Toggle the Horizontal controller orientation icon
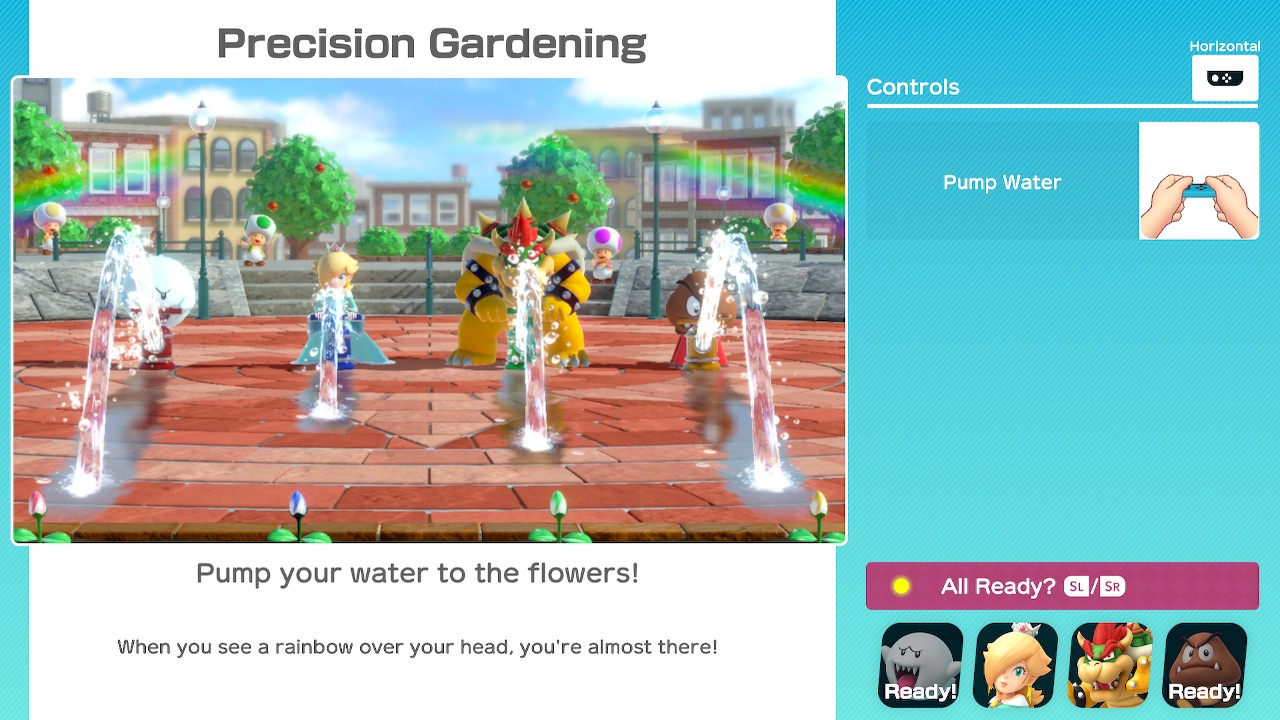The width and height of the screenshot is (1280, 720). tap(1224, 78)
